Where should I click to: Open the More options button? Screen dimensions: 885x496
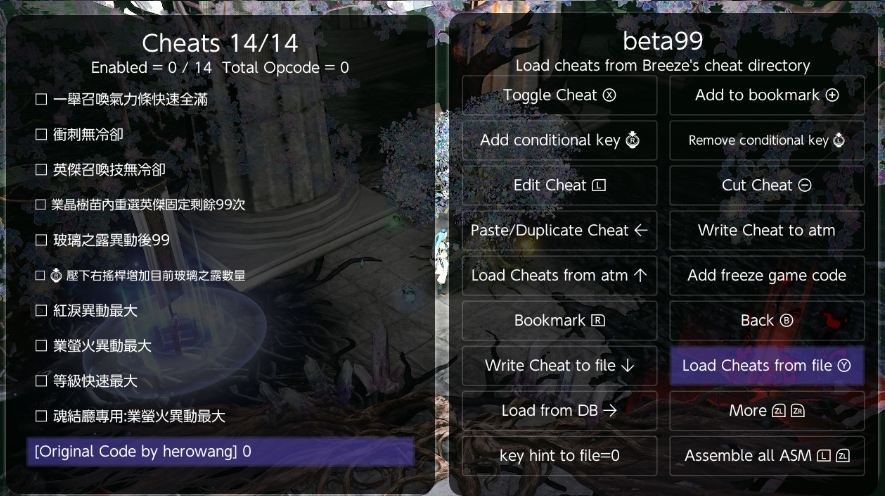pyautogui.click(x=766, y=410)
